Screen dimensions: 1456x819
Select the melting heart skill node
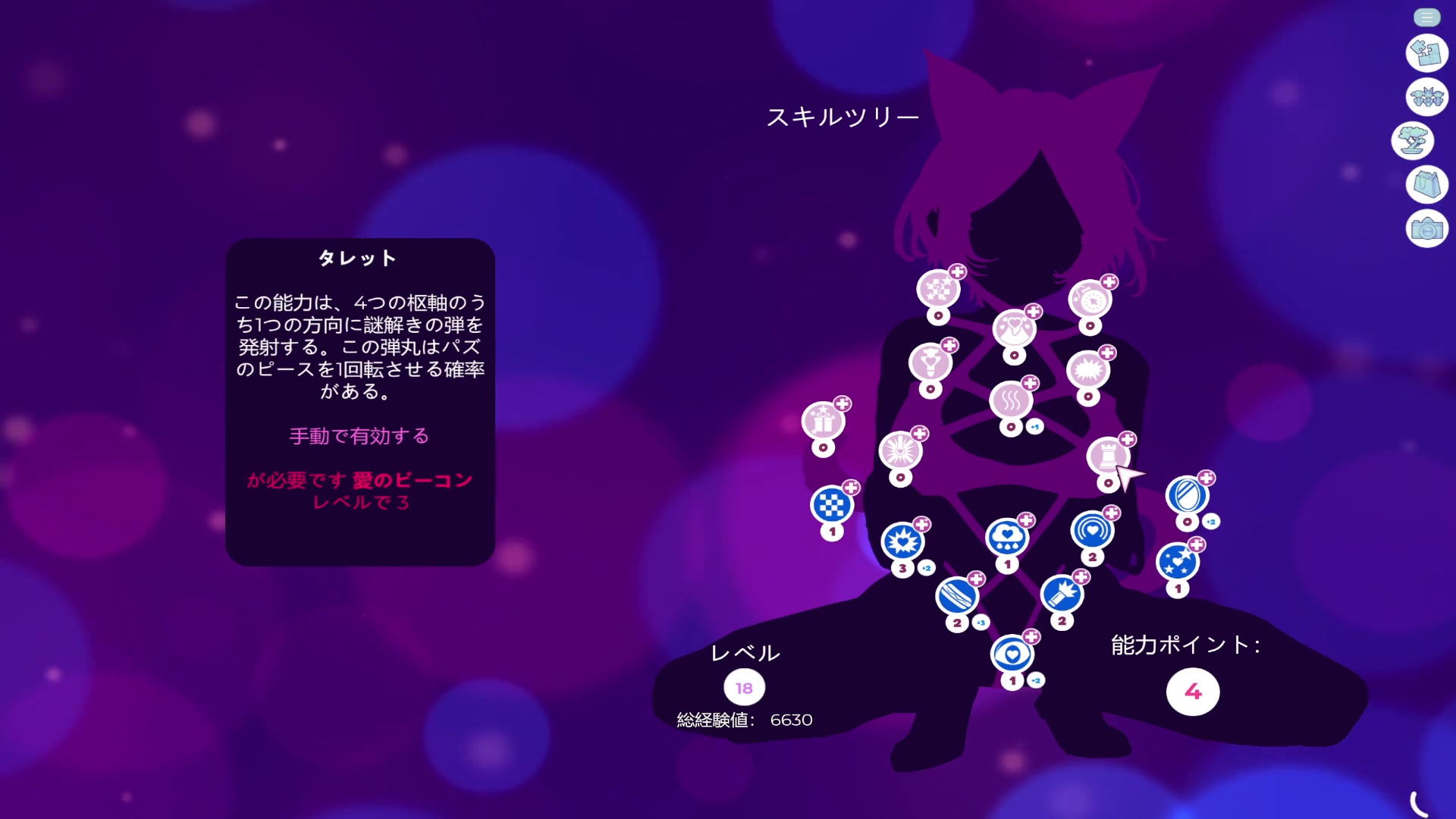coord(1015,327)
